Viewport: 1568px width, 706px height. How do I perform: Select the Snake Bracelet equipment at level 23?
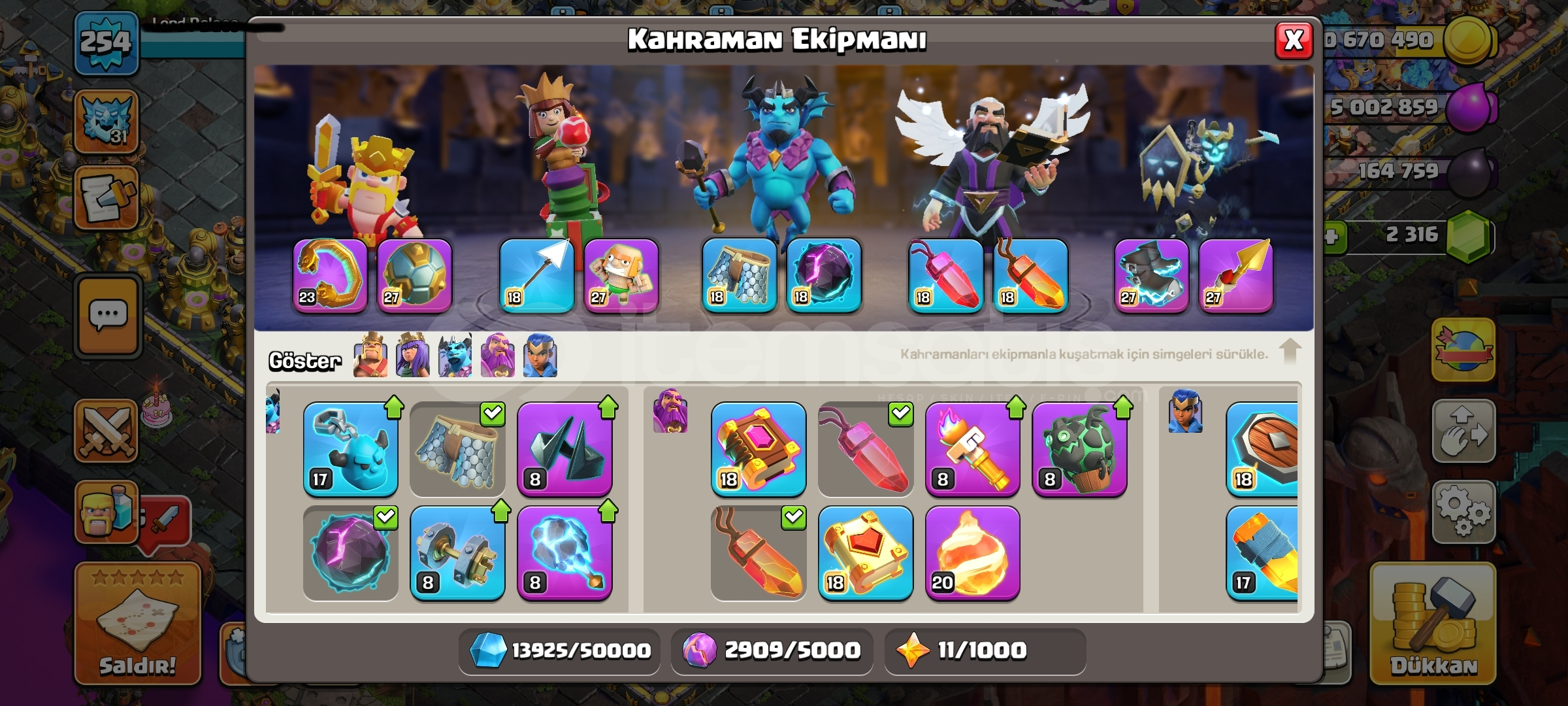pos(330,278)
